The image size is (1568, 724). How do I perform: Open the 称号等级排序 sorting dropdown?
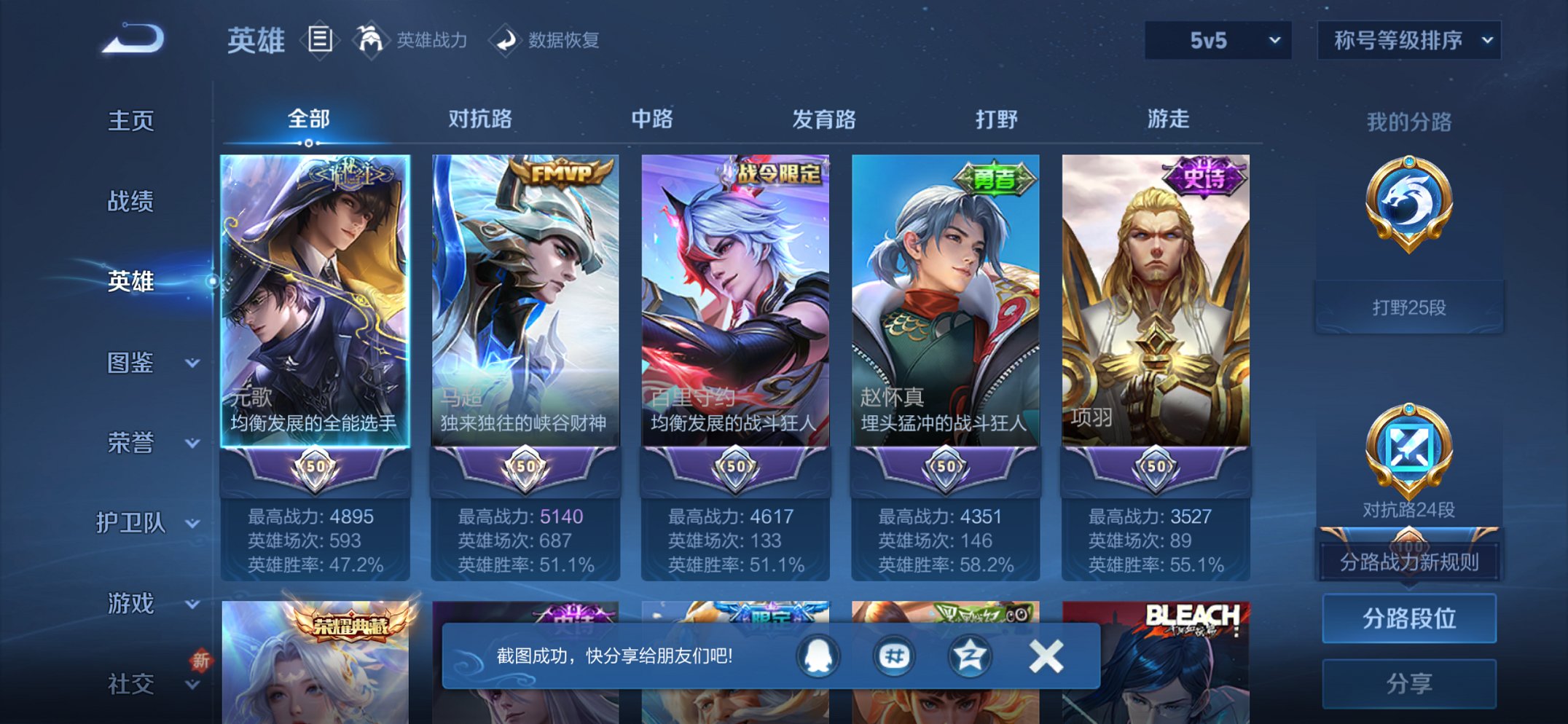click(1408, 40)
